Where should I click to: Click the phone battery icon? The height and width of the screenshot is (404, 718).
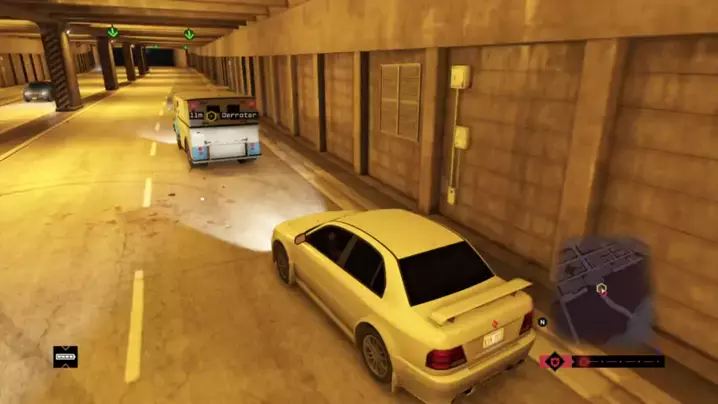click(65, 356)
